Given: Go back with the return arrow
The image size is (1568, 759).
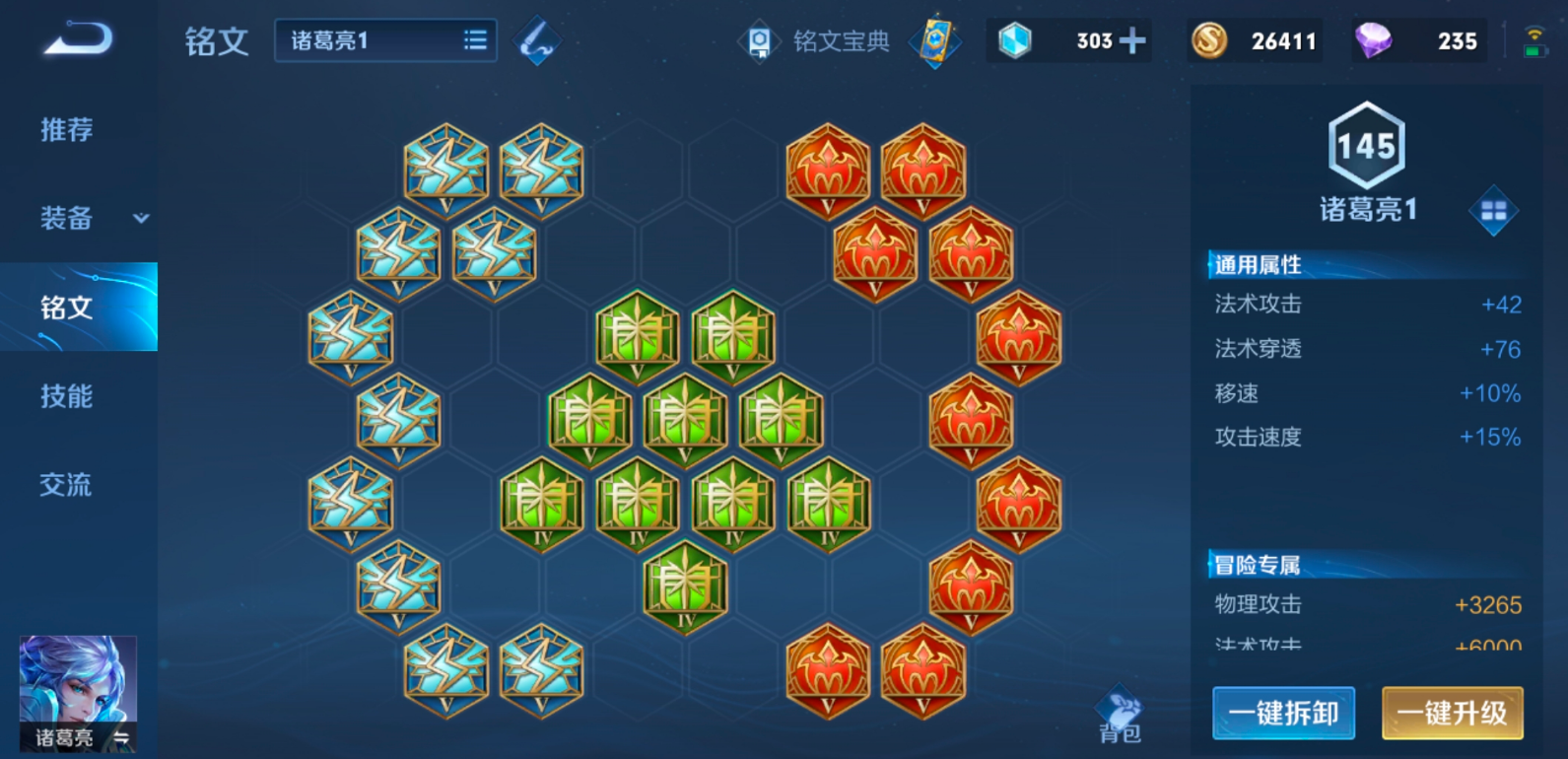Looking at the screenshot, I should (78, 39).
